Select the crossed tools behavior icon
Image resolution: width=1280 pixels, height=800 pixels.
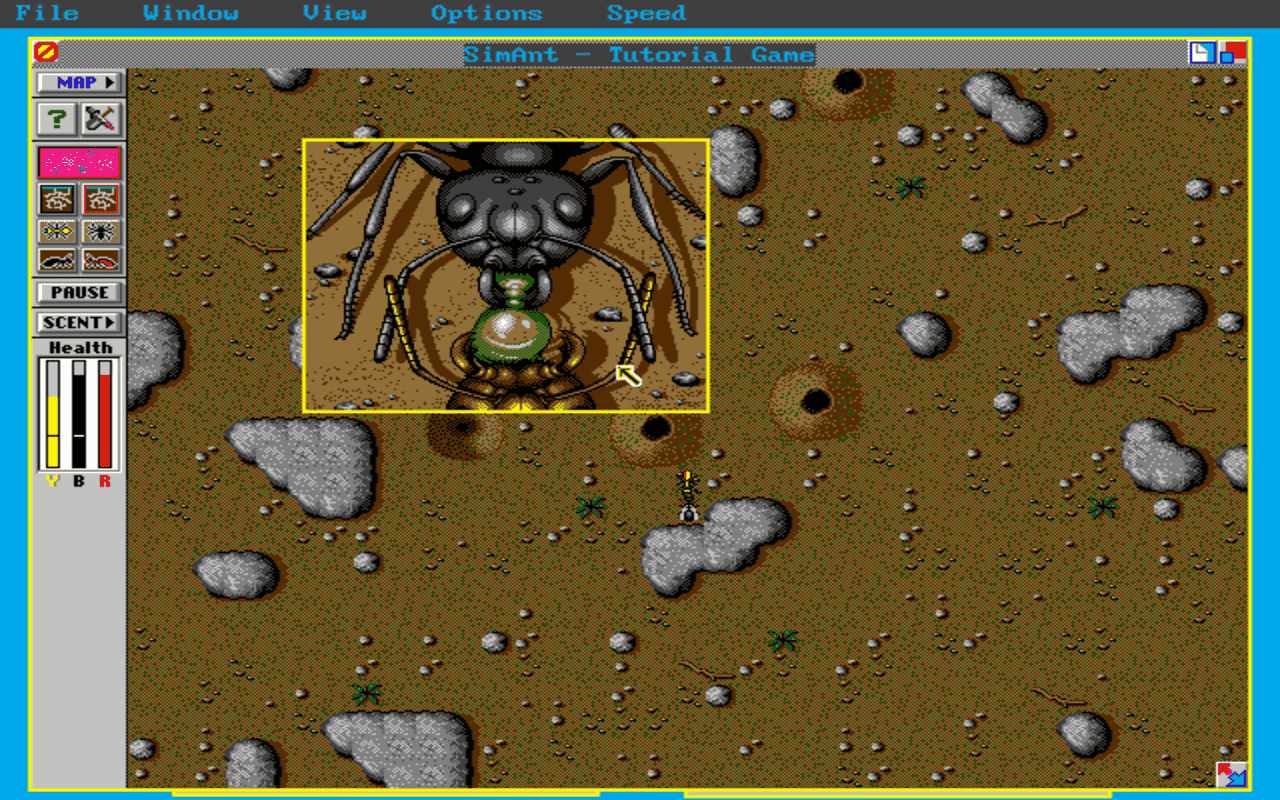tap(99, 119)
